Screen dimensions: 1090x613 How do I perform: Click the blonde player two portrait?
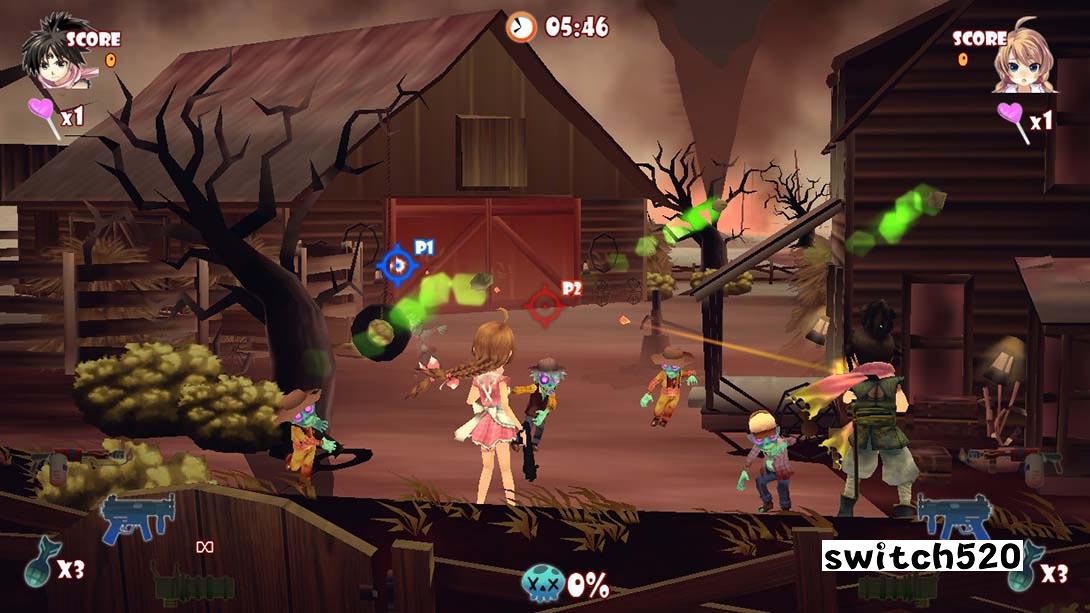[x=1022, y=60]
